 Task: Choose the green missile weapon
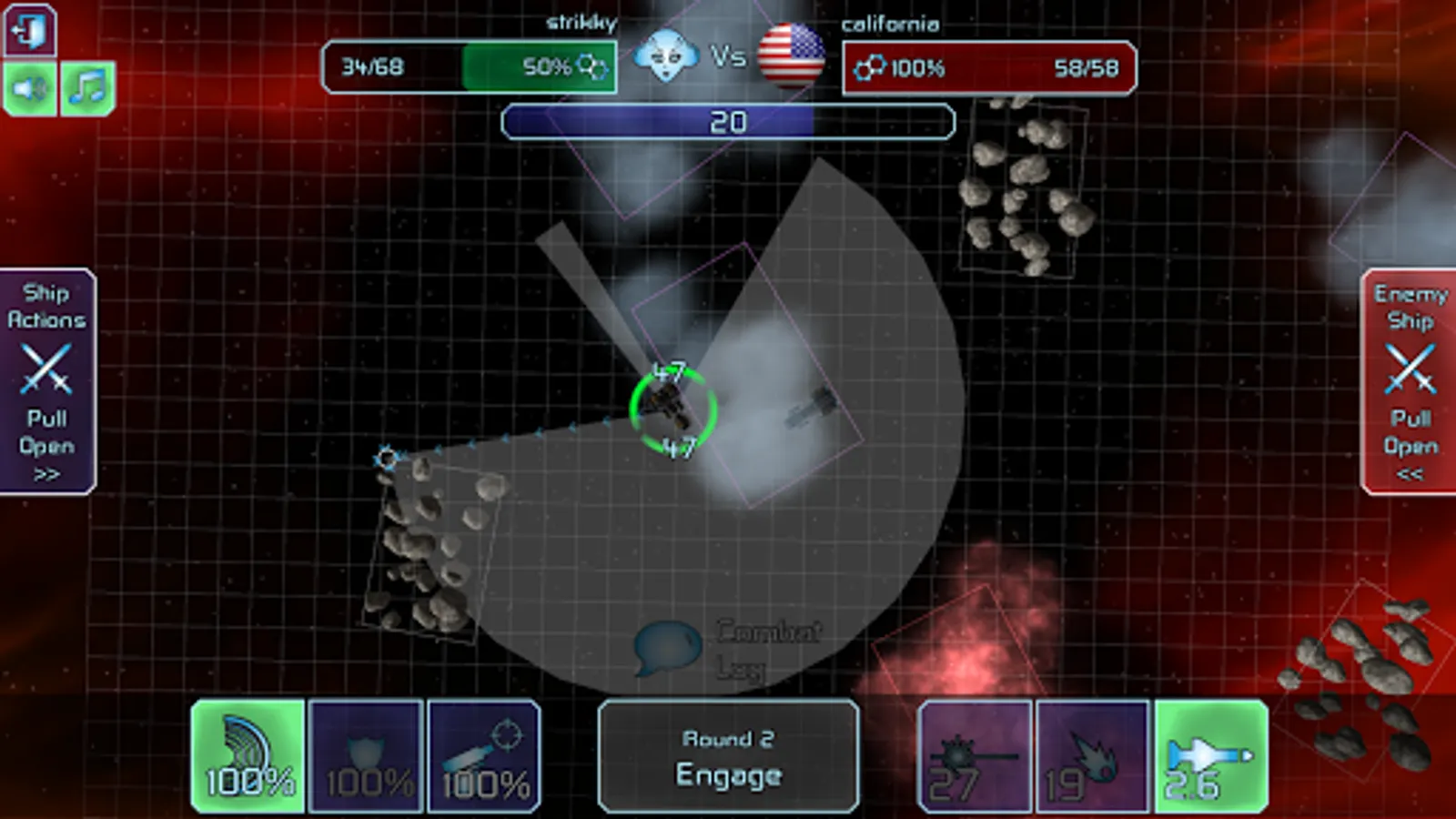pyautogui.click(x=1211, y=756)
